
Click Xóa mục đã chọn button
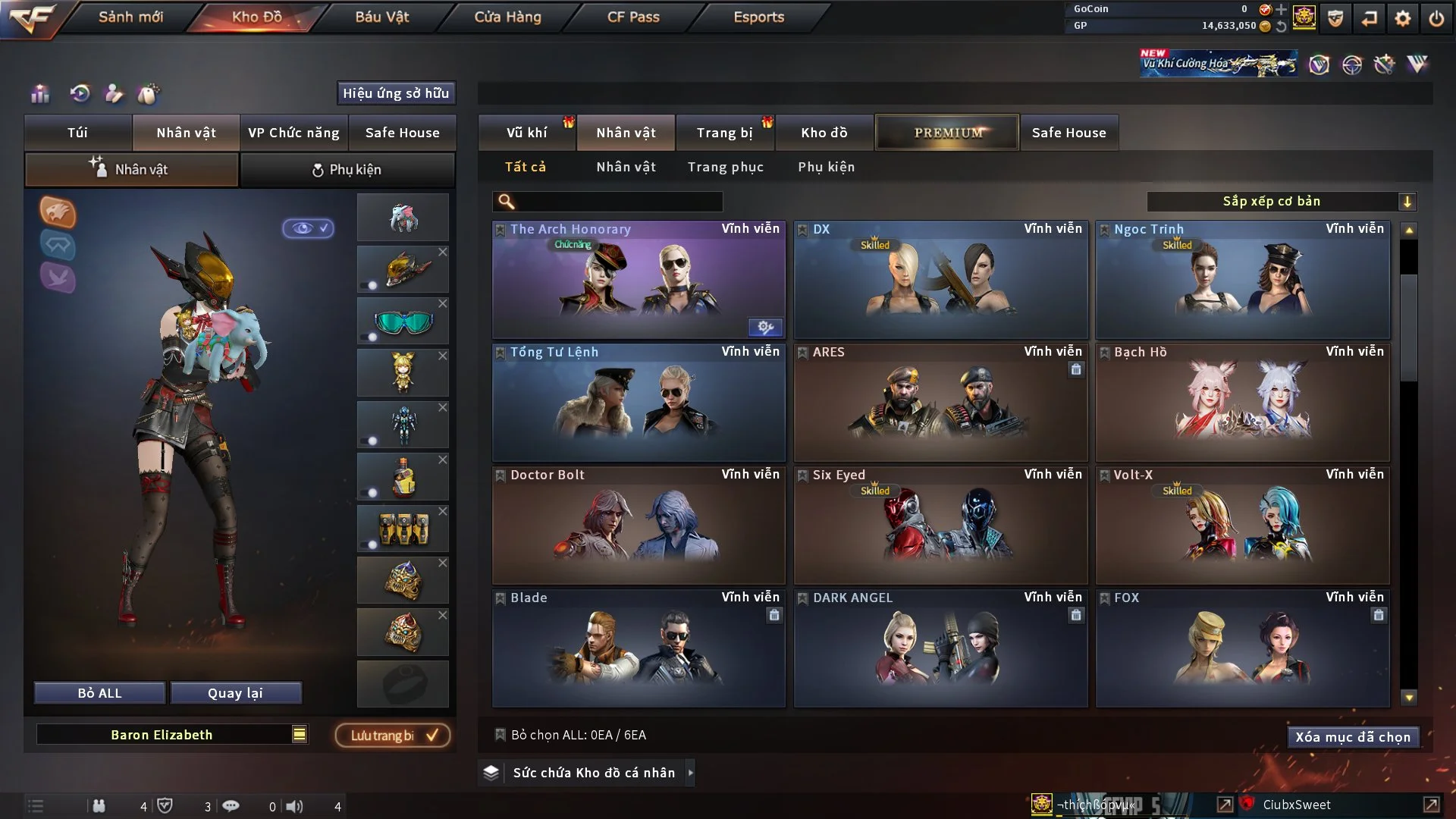[x=1352, y=737]
